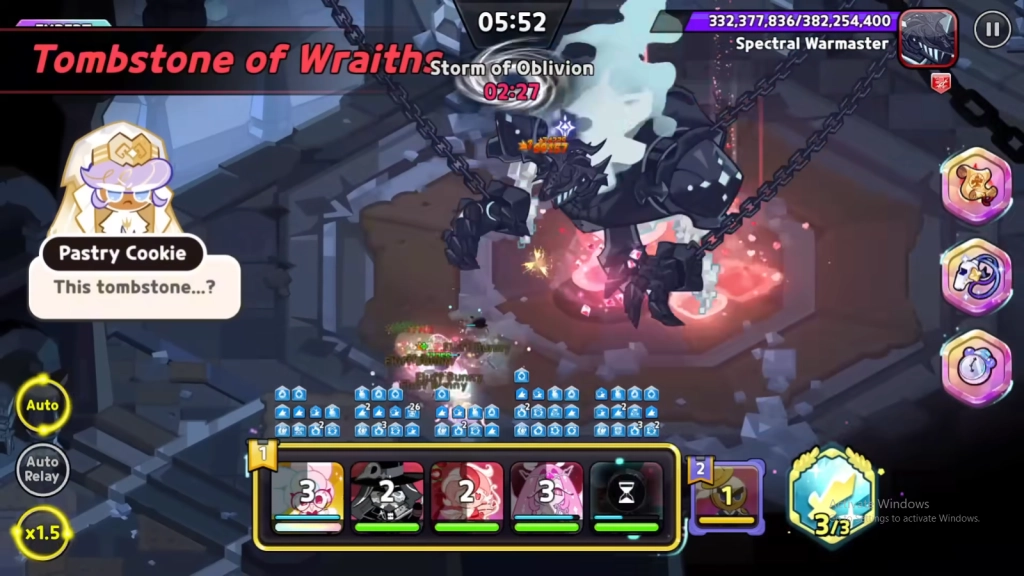This screenshot has width=1024, height=576.
Task: Change the x1.5 battle speed
Action: point(42,532)
